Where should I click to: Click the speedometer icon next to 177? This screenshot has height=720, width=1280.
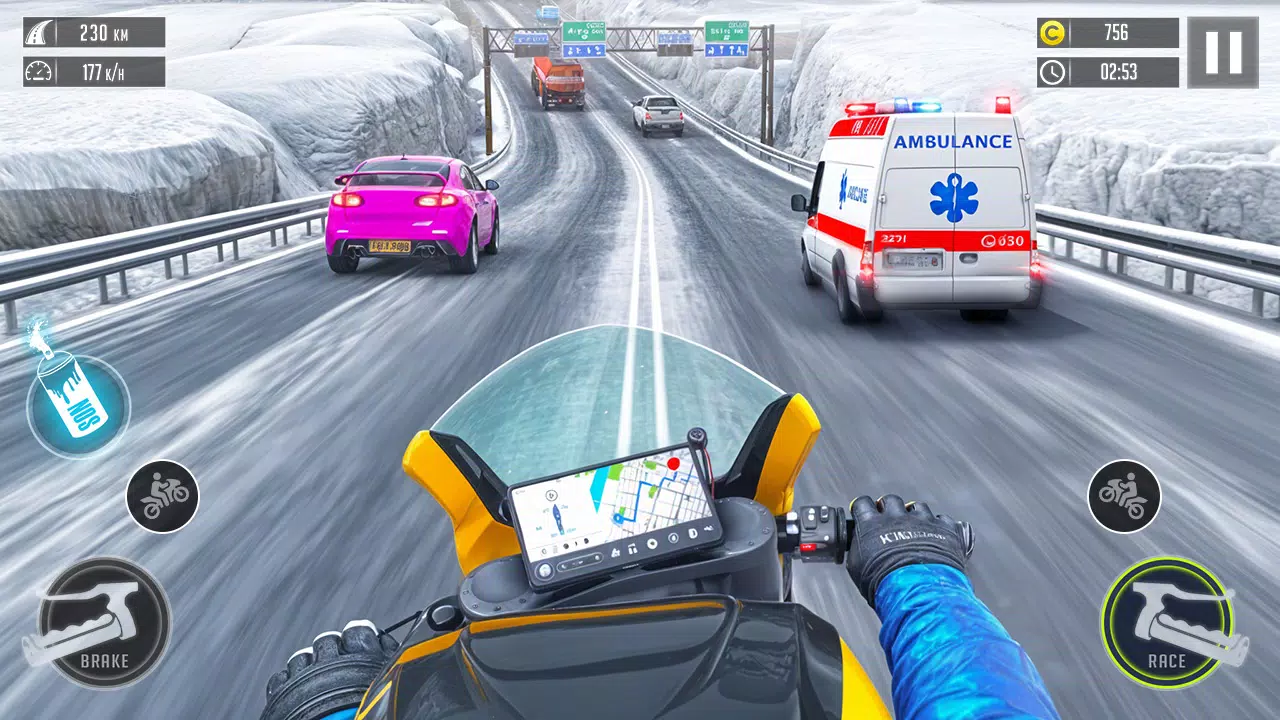[39, 71]
